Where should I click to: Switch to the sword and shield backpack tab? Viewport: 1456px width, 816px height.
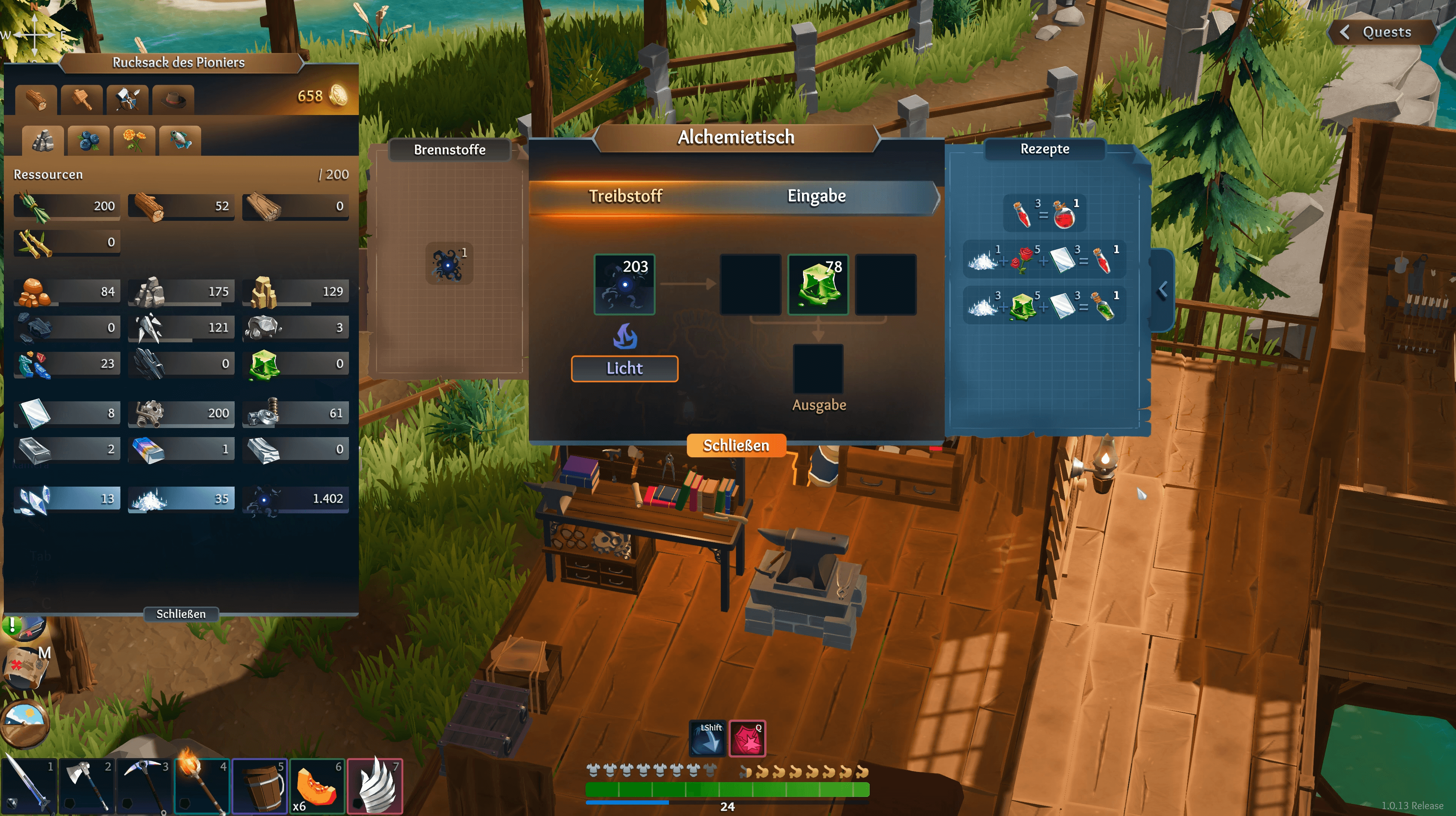[x=128, y=100]
